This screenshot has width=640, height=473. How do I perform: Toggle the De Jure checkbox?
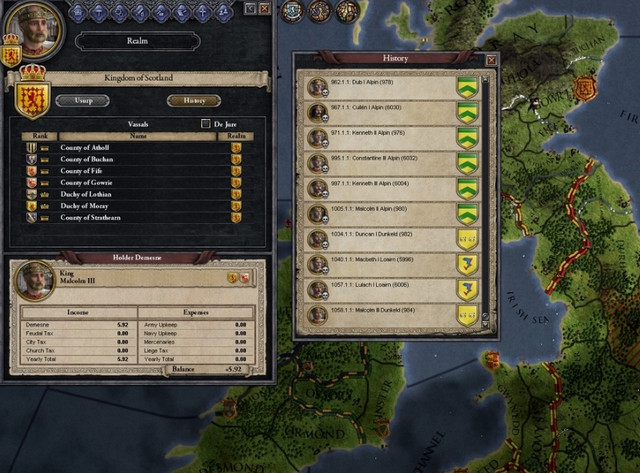205,124
